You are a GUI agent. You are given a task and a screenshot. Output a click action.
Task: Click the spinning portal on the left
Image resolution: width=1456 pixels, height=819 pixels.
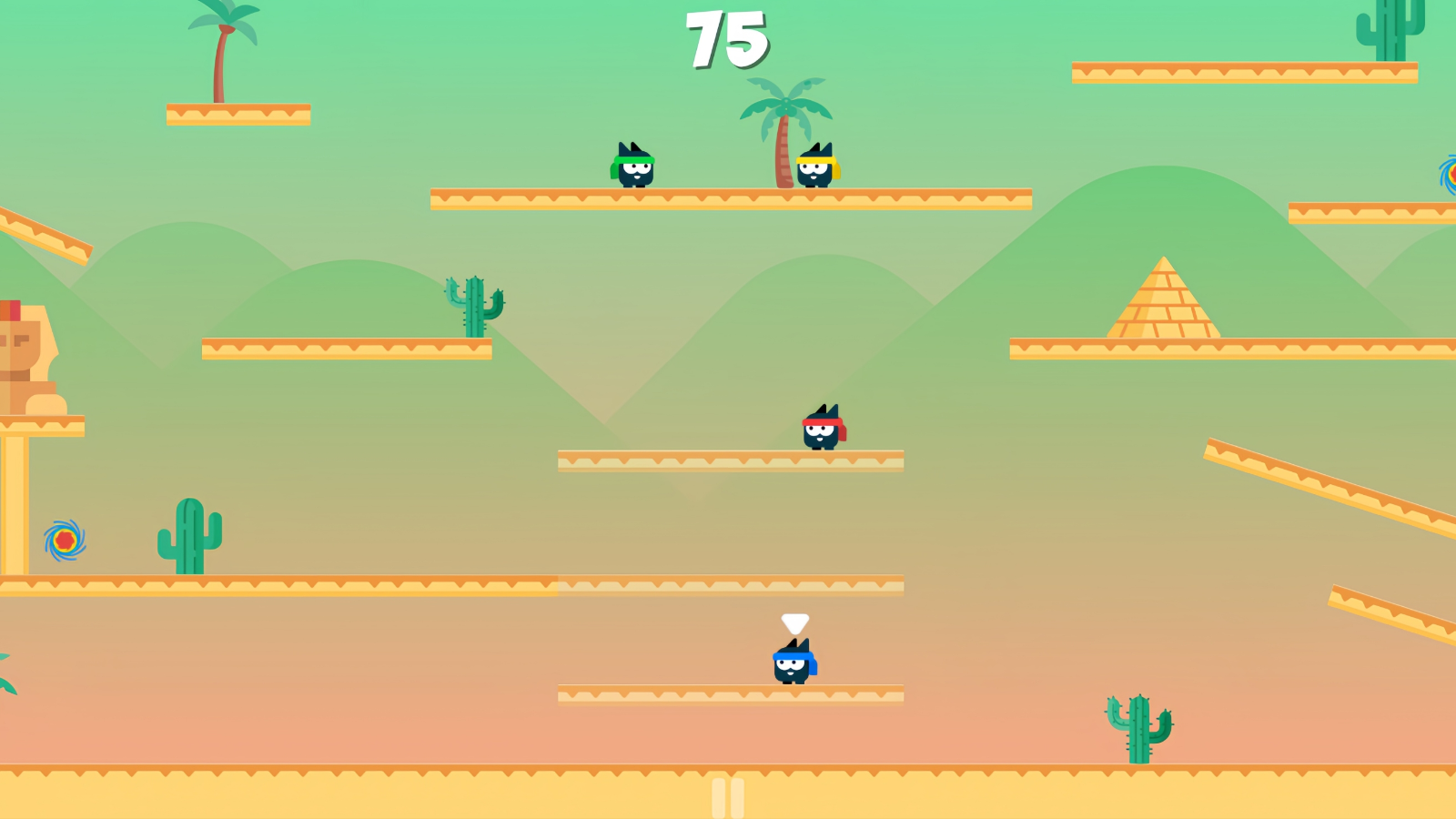click(x=63, y=540)
